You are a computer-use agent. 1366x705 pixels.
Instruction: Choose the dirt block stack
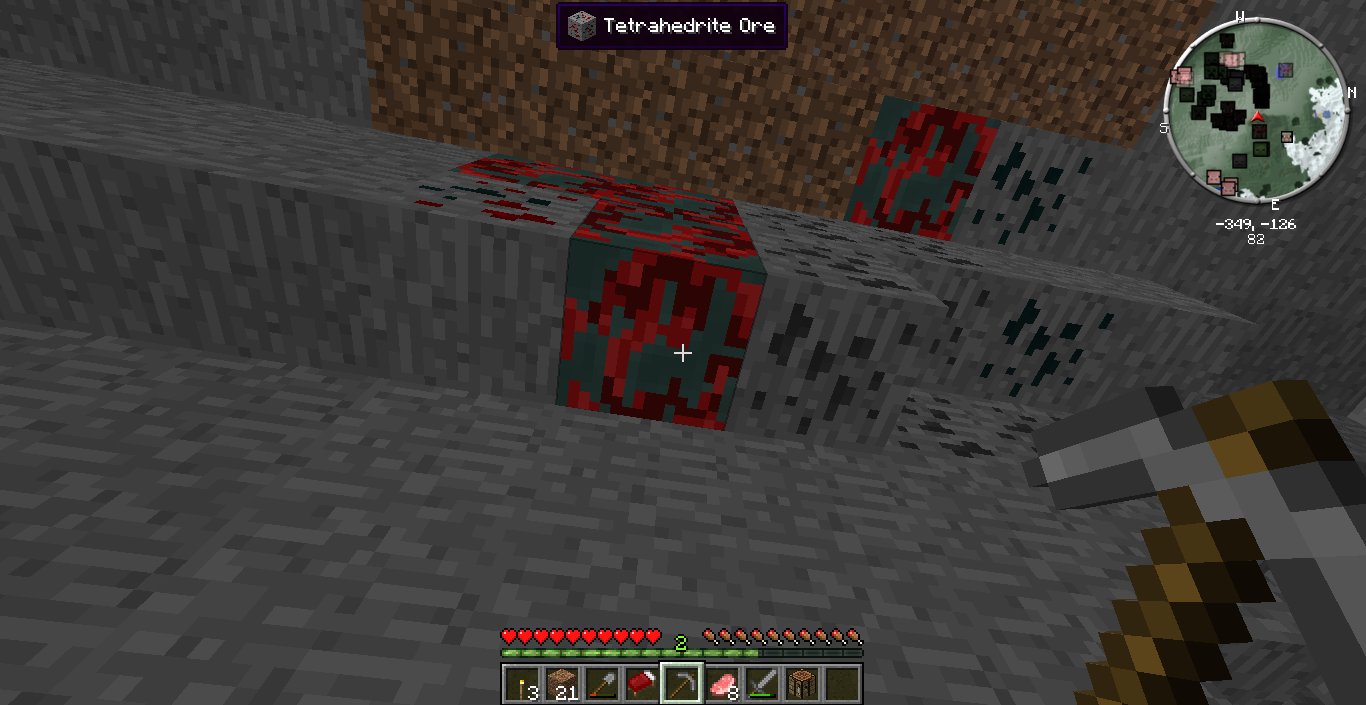tap(562, 684)
